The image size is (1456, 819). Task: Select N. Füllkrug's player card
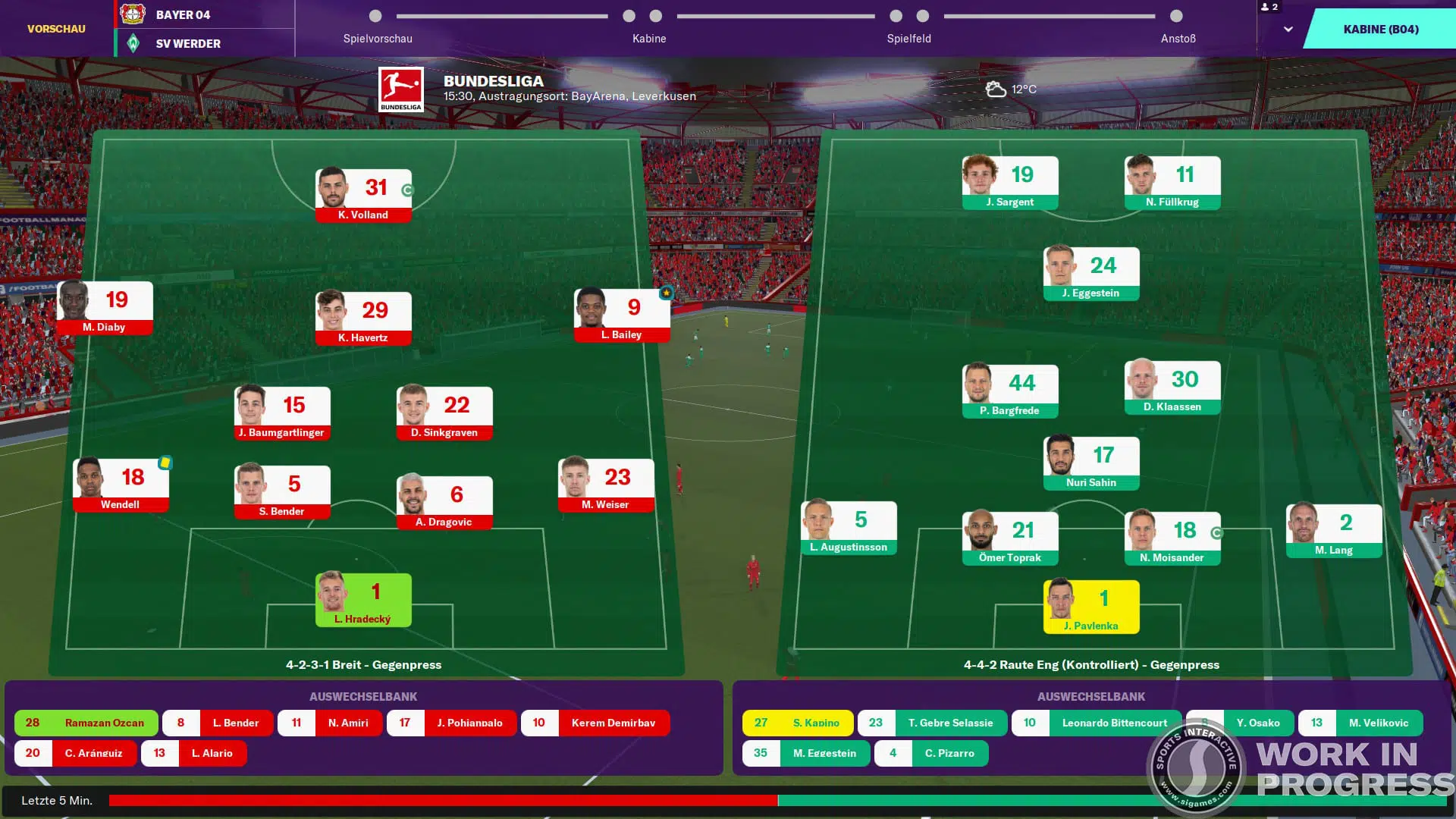[1172, 182]
